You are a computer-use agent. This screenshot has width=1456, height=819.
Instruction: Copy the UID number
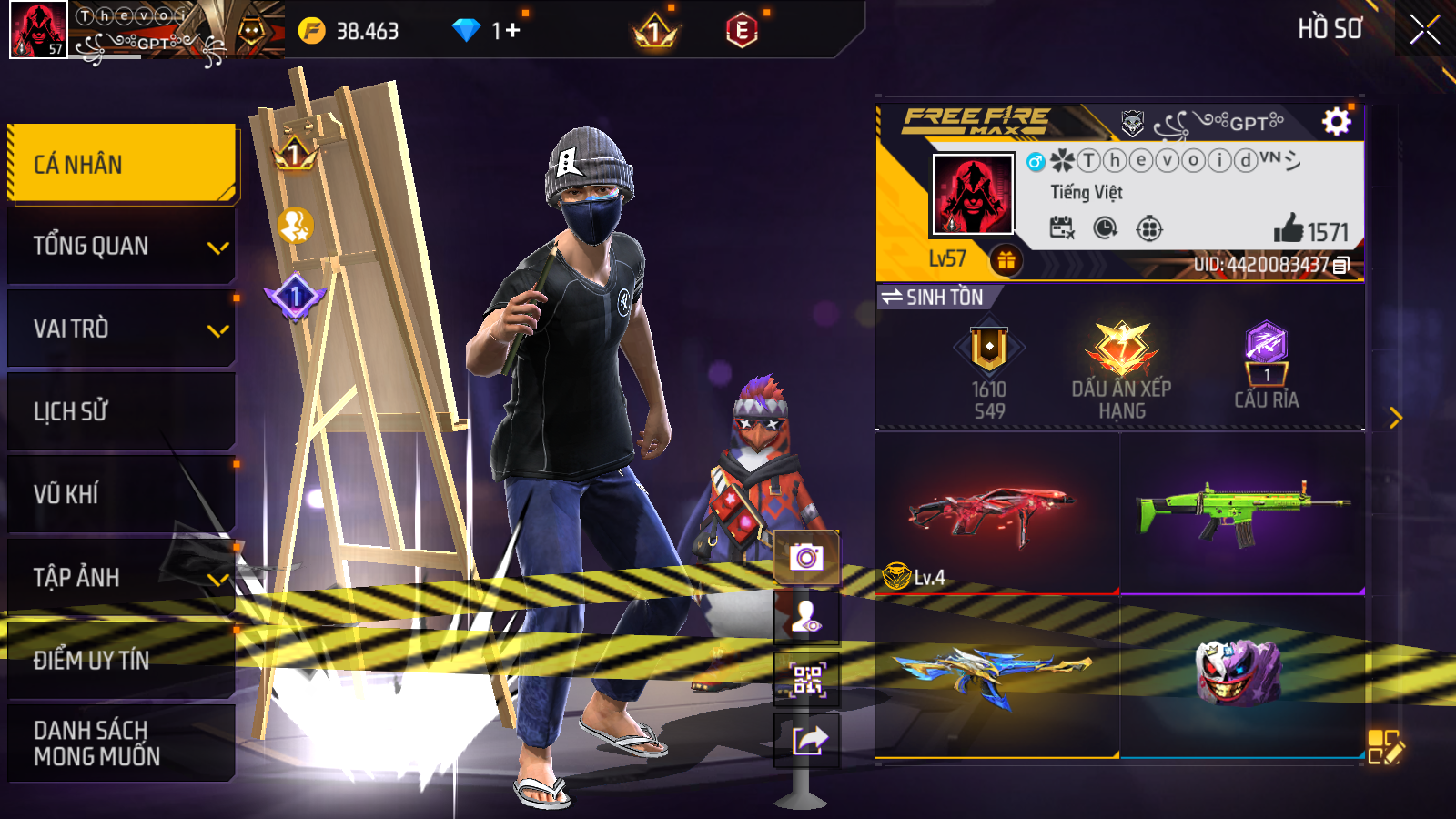[x=1341, y=266]
